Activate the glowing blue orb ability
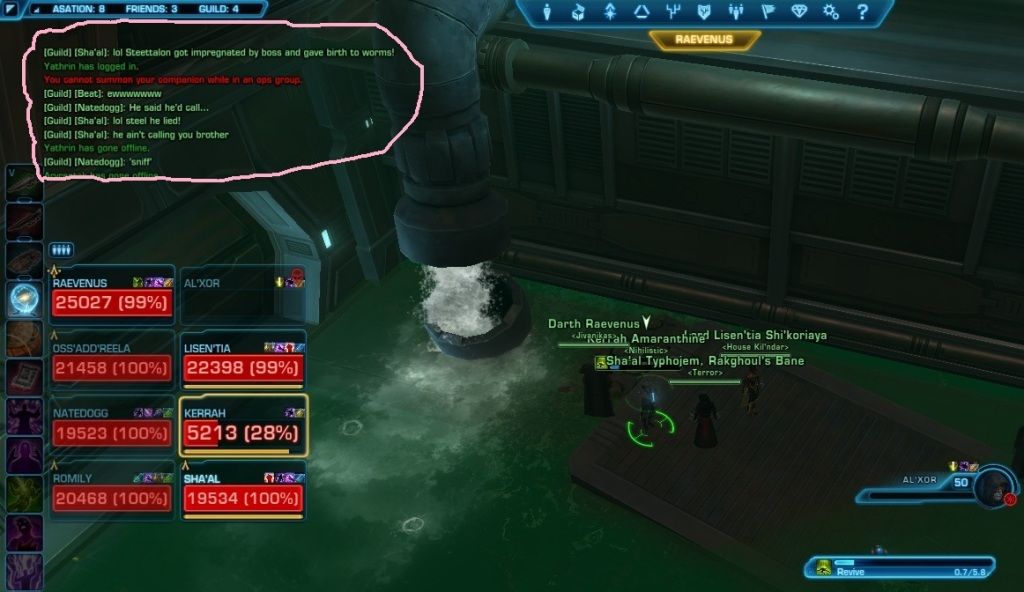Screen dimensions: 1024x592 [x=22, y=297]
